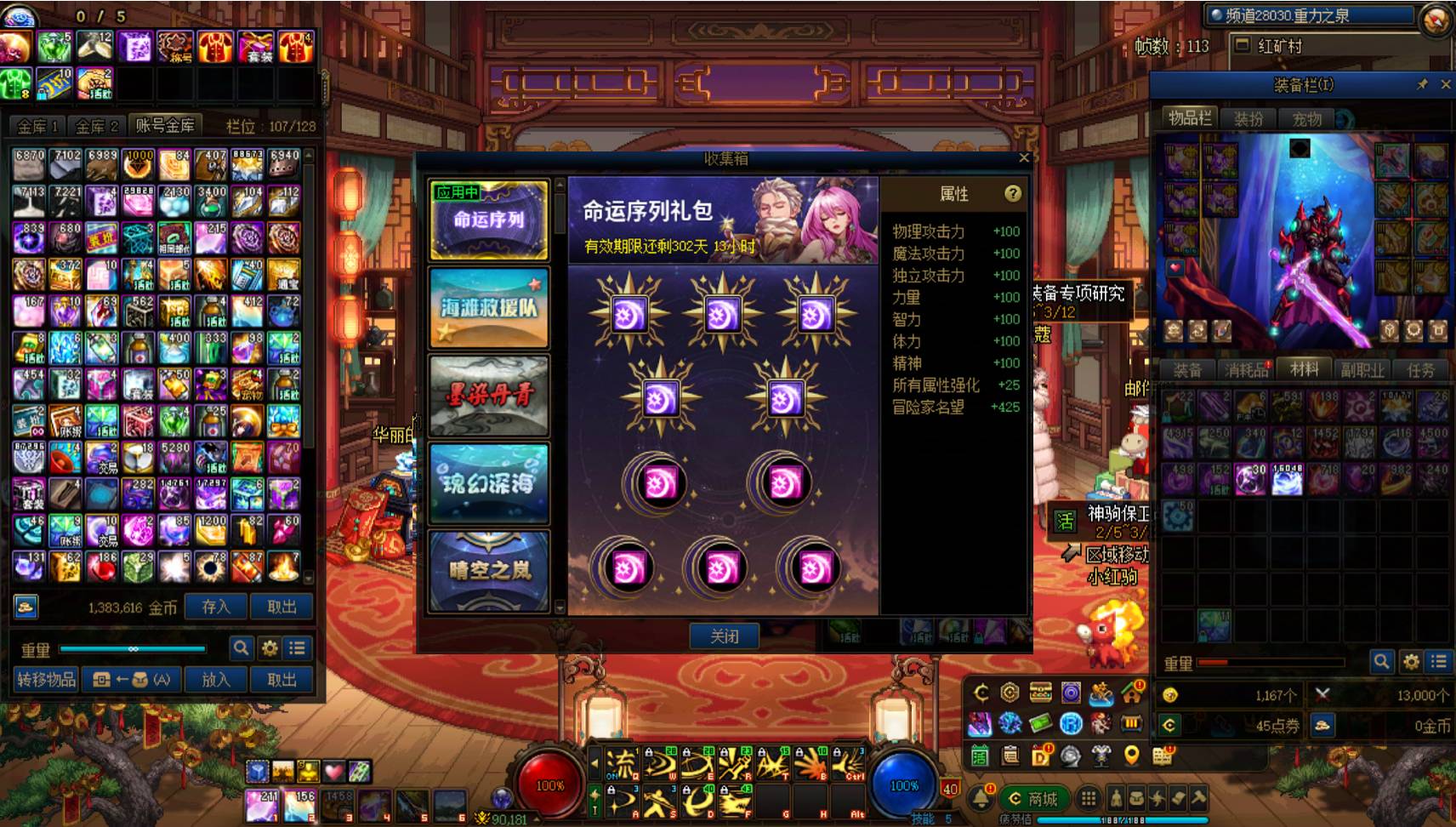Viewport: 1456px width, 827px height.
Task: Toggle the heart favorite icon in the equipment panel
Action: pyautogui.click(x=1174, y=268)
